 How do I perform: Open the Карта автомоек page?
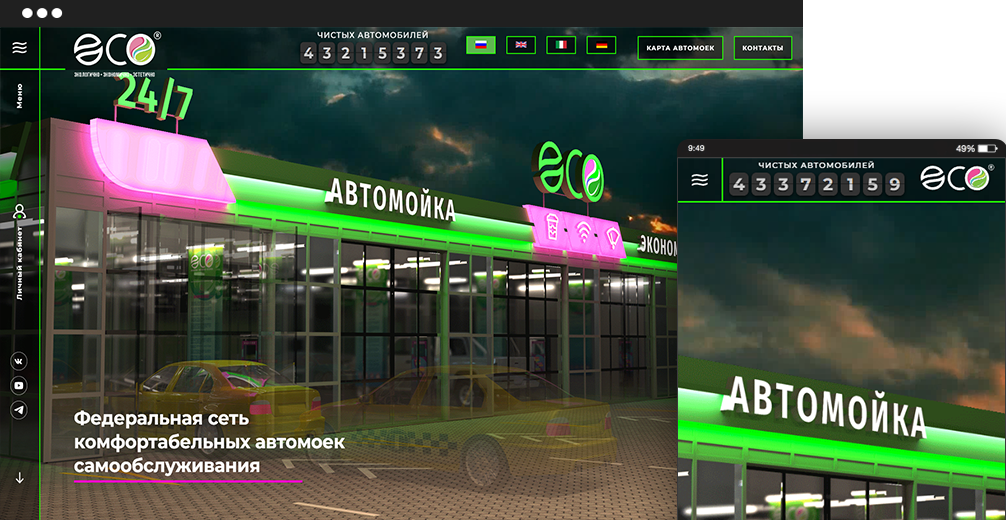tap(680, 48)
